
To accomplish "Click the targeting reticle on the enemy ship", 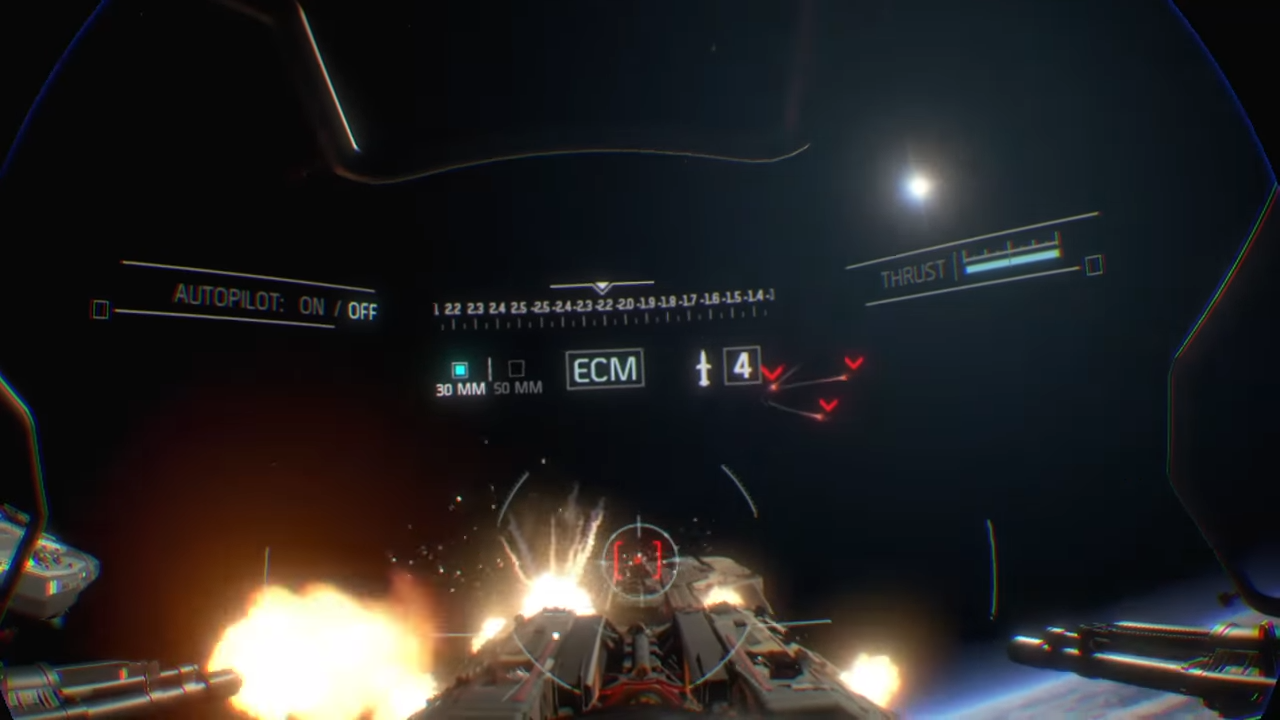I will point(640,560).
